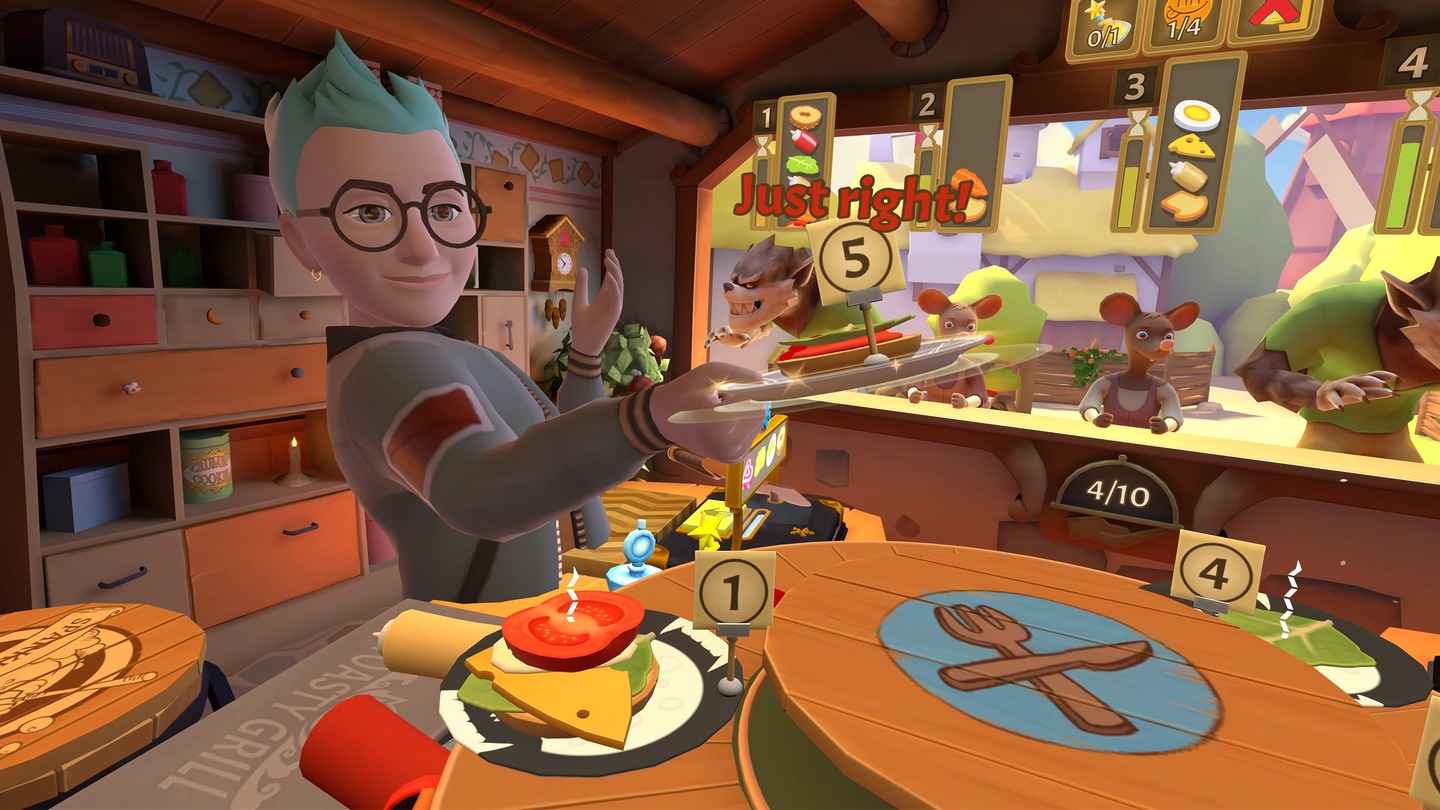
Task: Click the bread slice icon on order 3
Action: click(x=1186, y=205)
